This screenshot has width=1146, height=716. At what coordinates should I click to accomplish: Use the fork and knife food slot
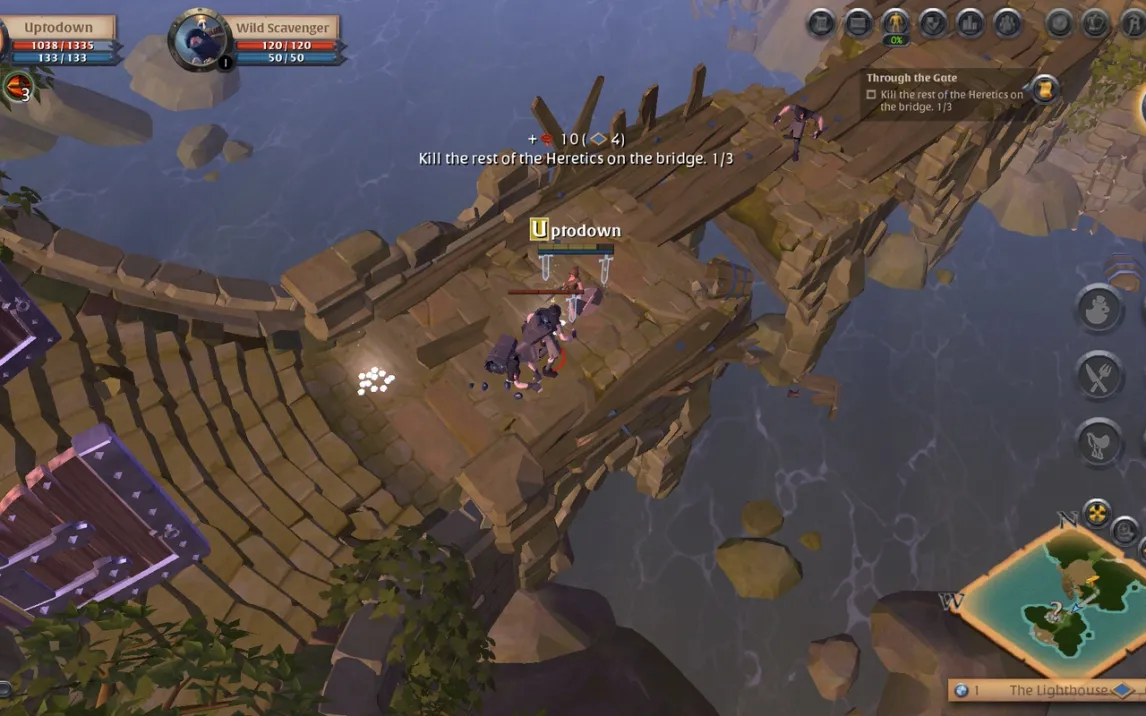pyautogui.click(x=1100, y=376)
